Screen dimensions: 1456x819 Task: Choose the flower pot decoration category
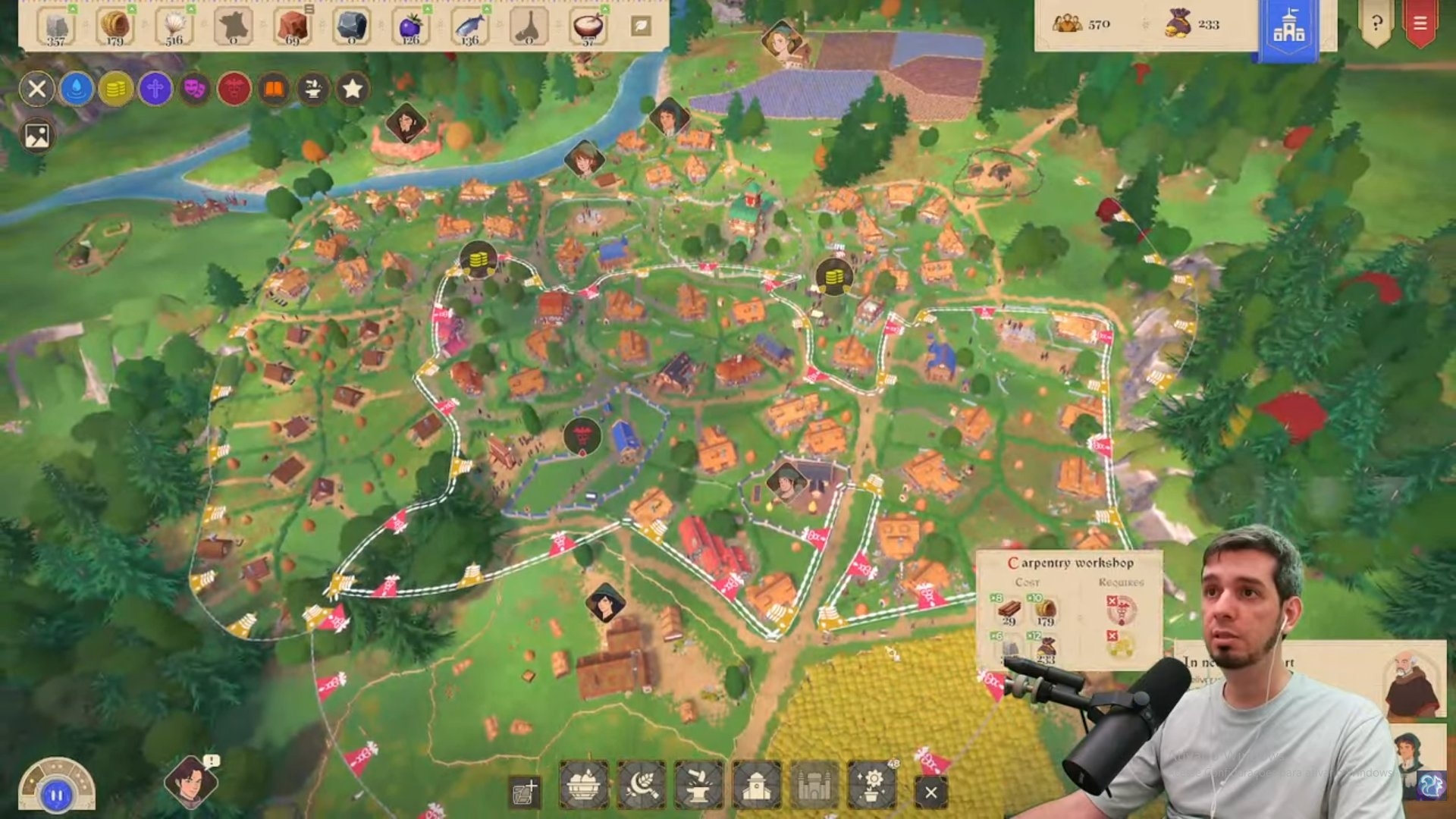click(872, 785)
